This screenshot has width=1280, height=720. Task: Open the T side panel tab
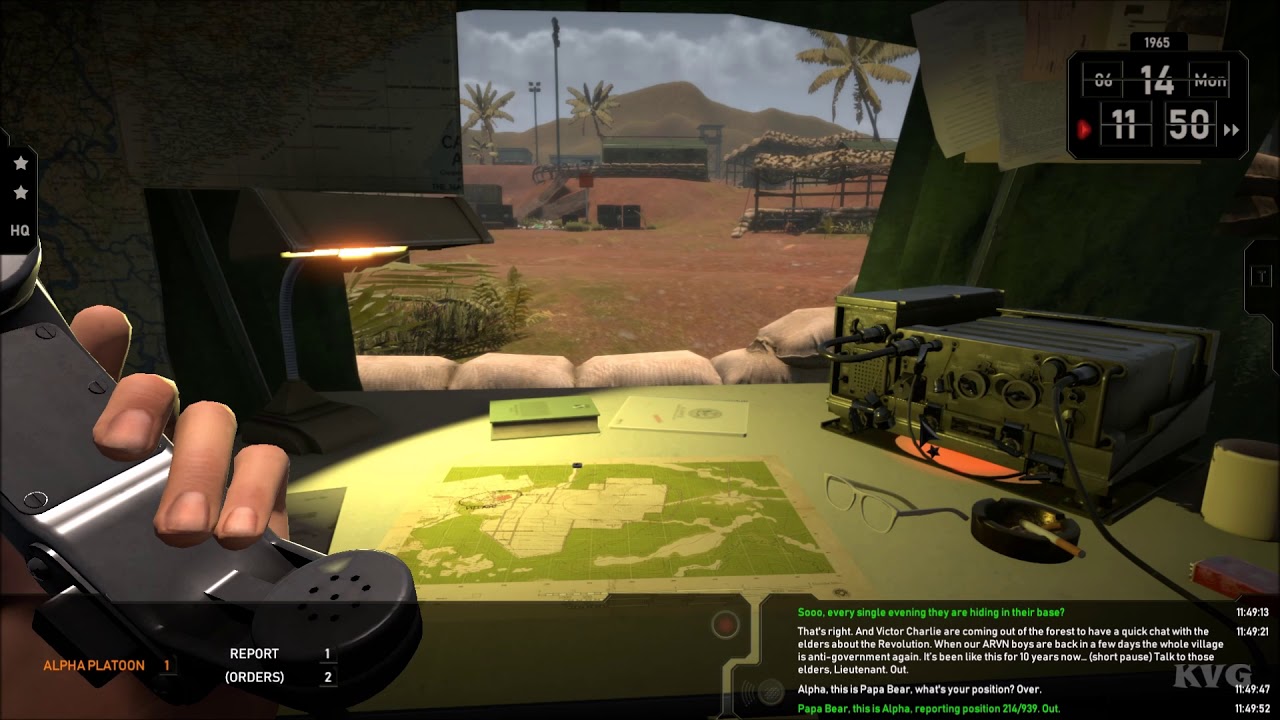[1261, 277]
